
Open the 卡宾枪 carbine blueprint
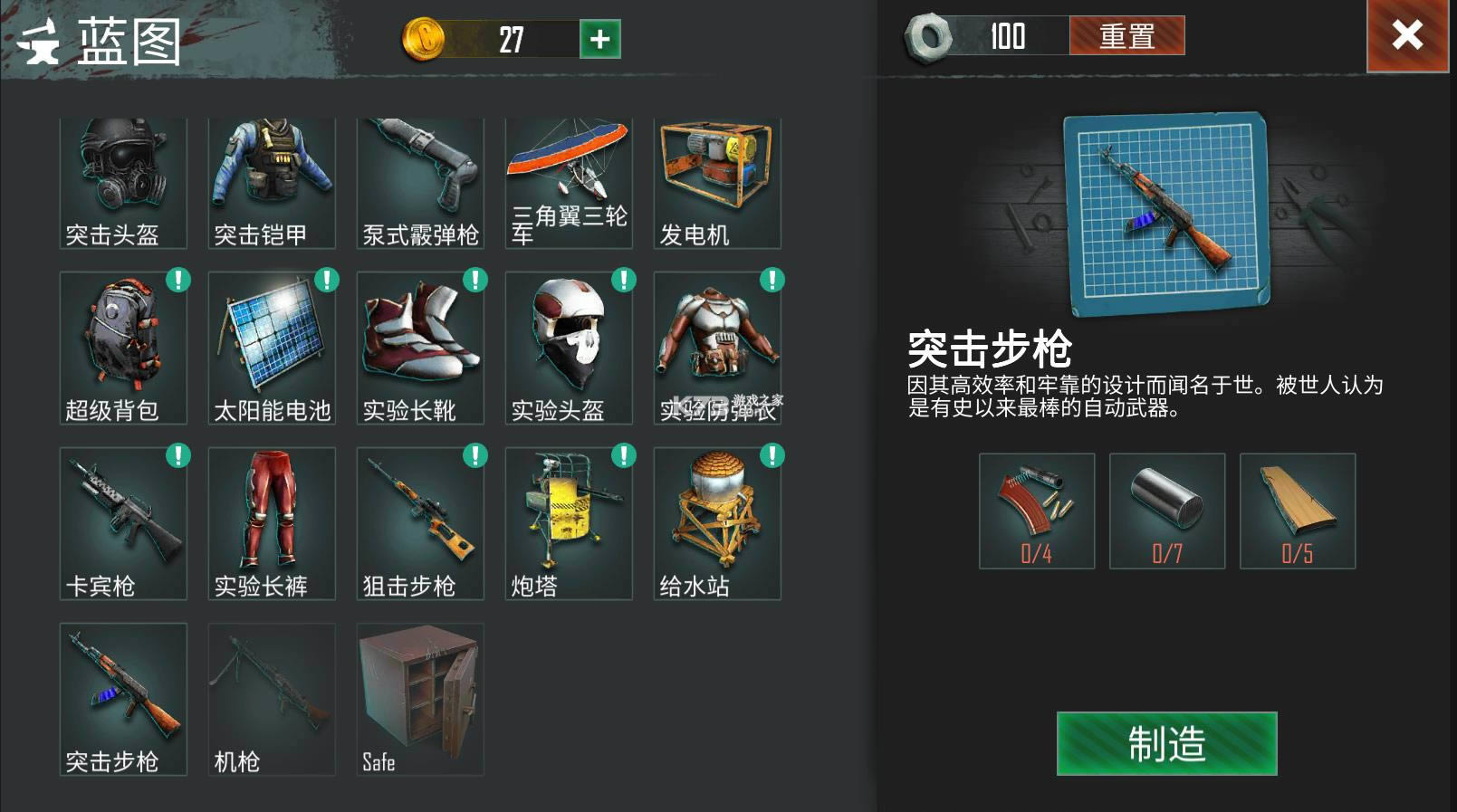[123, 521]
